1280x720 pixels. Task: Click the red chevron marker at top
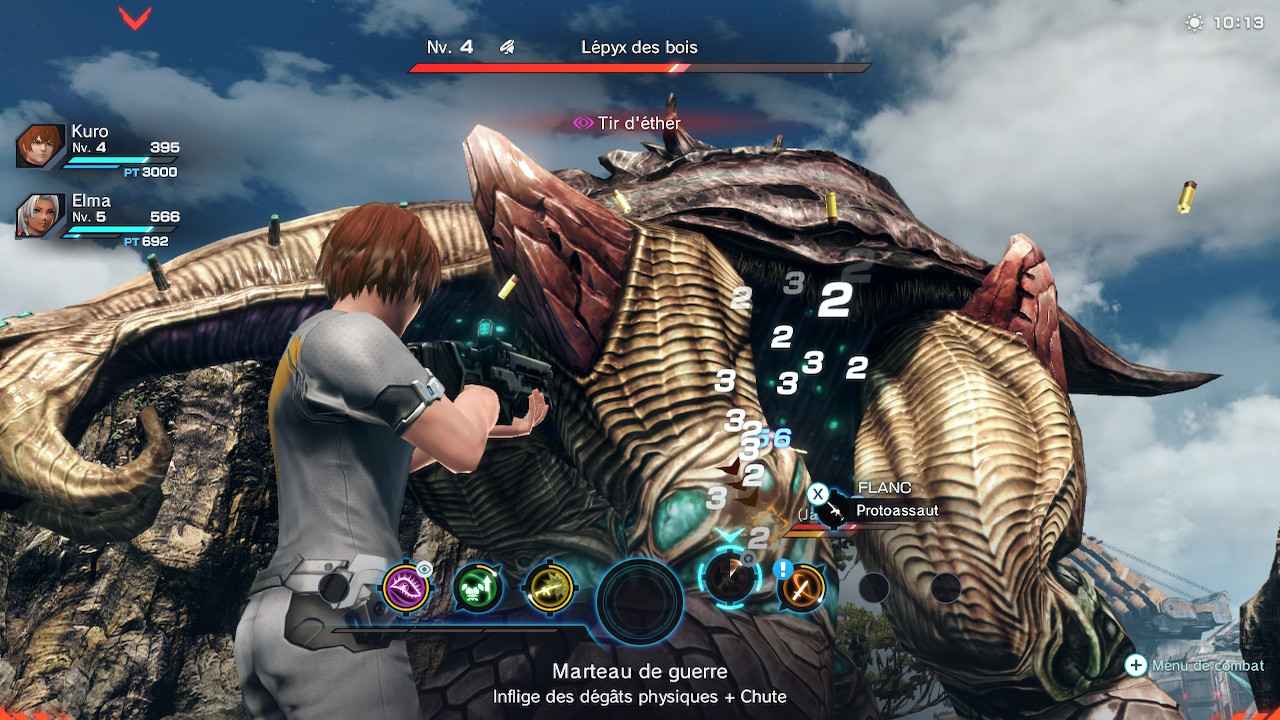click(x=135, y=17)
